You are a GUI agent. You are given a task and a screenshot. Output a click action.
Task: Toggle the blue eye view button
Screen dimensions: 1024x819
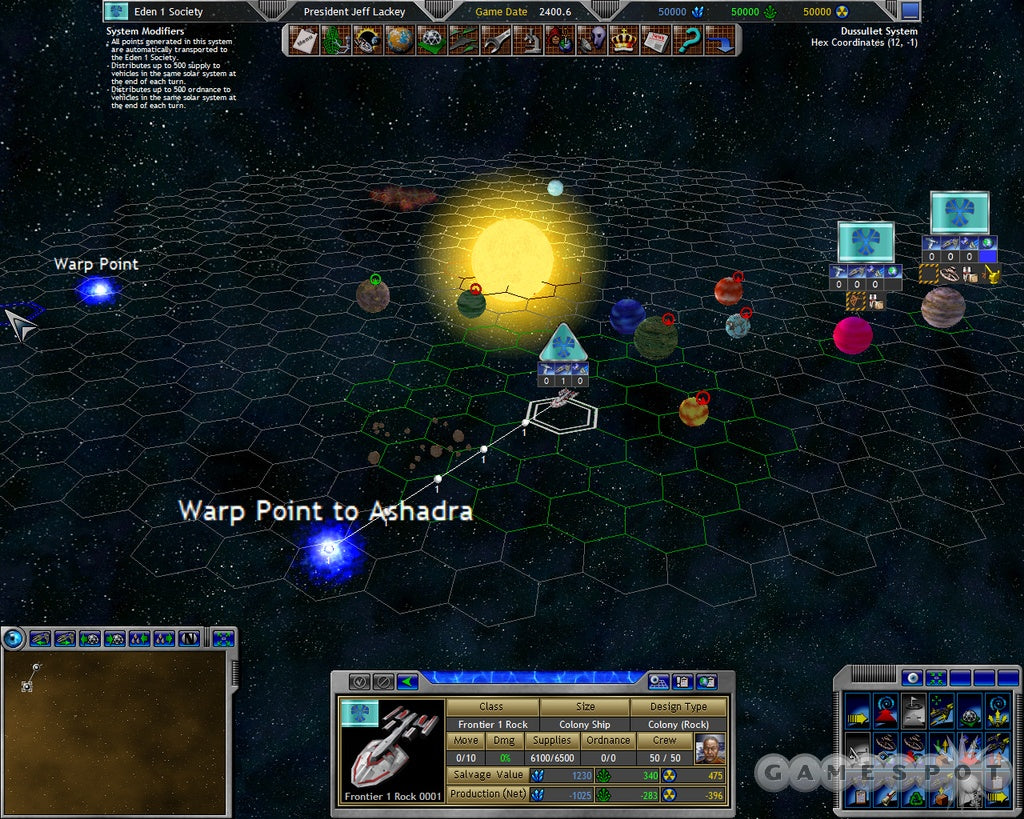click(911, 677)
